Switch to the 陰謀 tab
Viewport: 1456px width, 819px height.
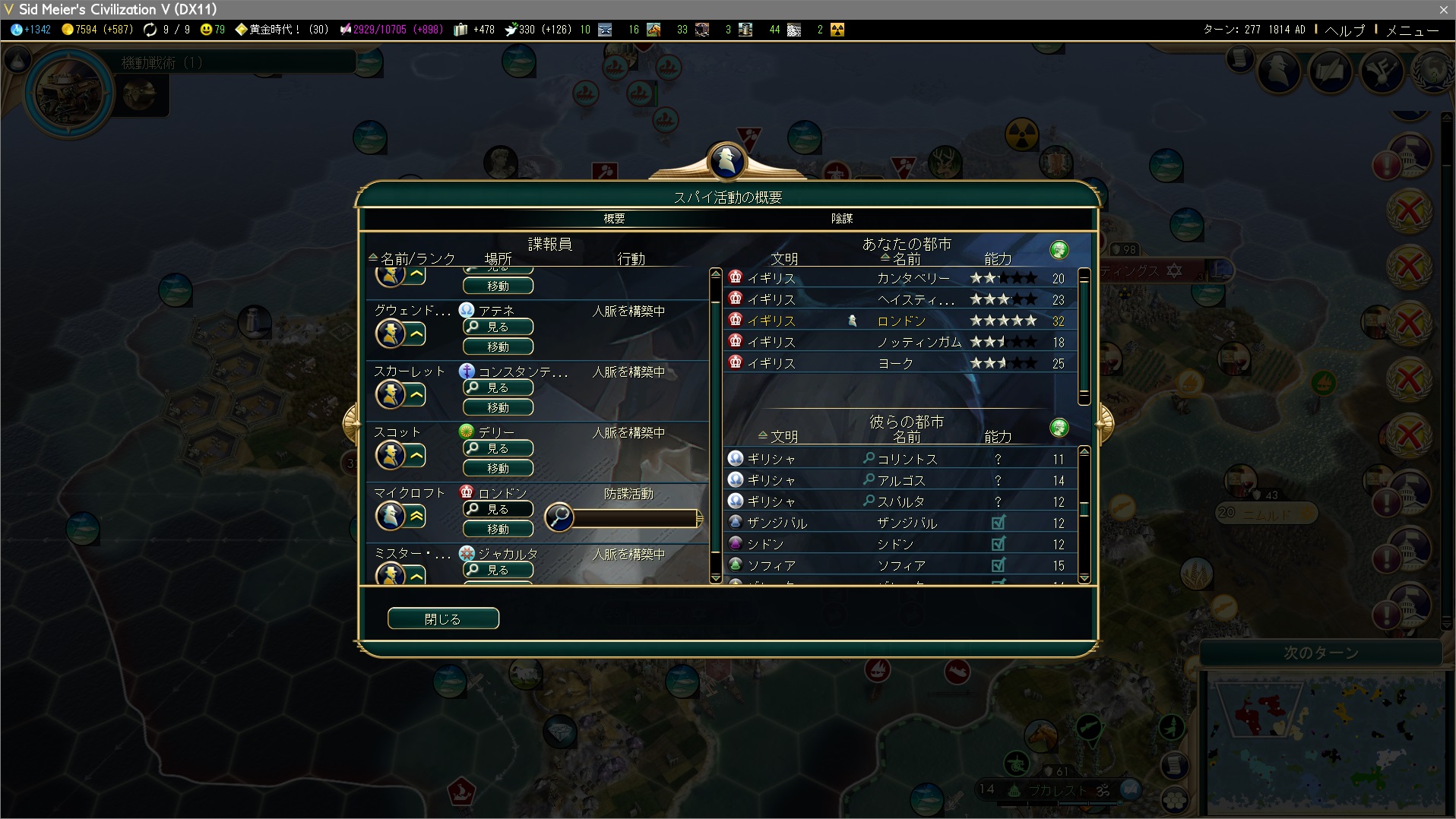[841, 219]
